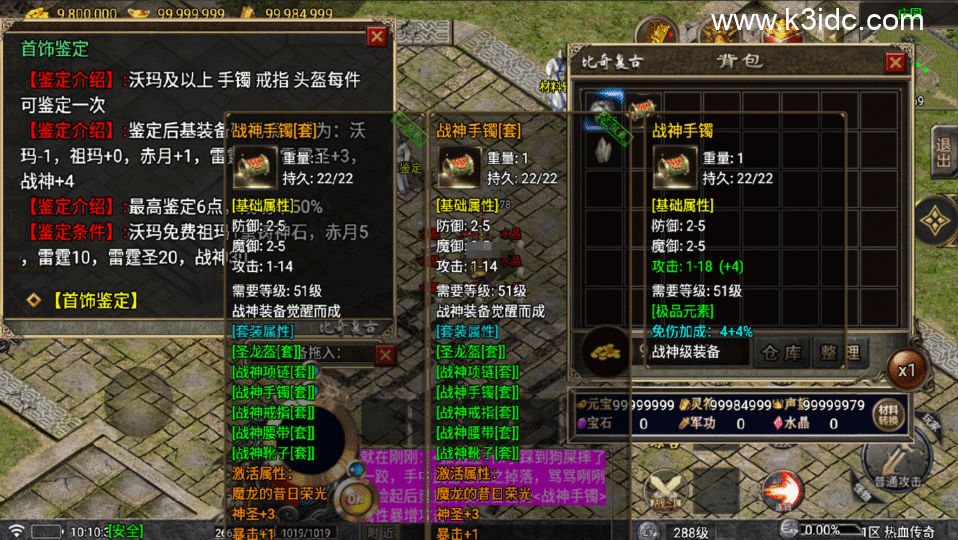Toggle the x1 quantity multiplier
The height and width of the screenshot is (540, 958).
coord(906,370)
